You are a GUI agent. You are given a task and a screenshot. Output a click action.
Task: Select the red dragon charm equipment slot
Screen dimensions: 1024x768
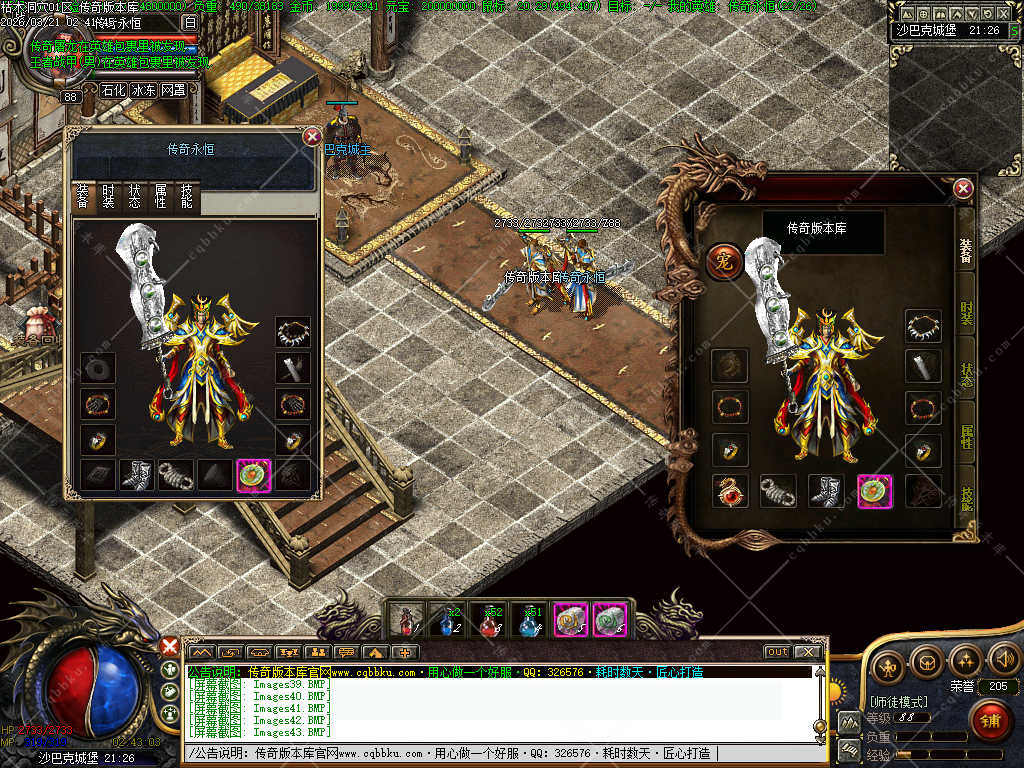point(729,490)
